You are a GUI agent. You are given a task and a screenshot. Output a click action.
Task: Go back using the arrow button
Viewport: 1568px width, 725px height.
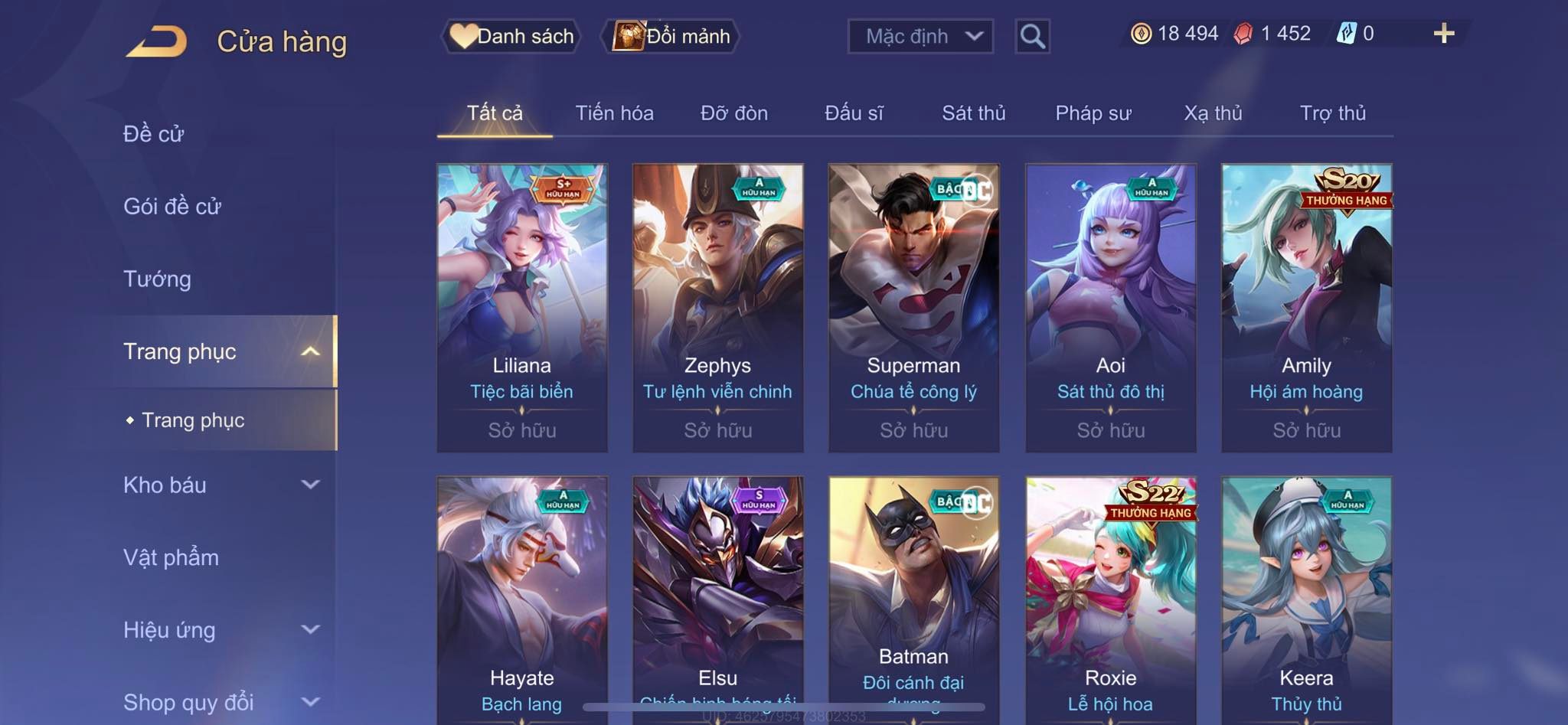157,41
